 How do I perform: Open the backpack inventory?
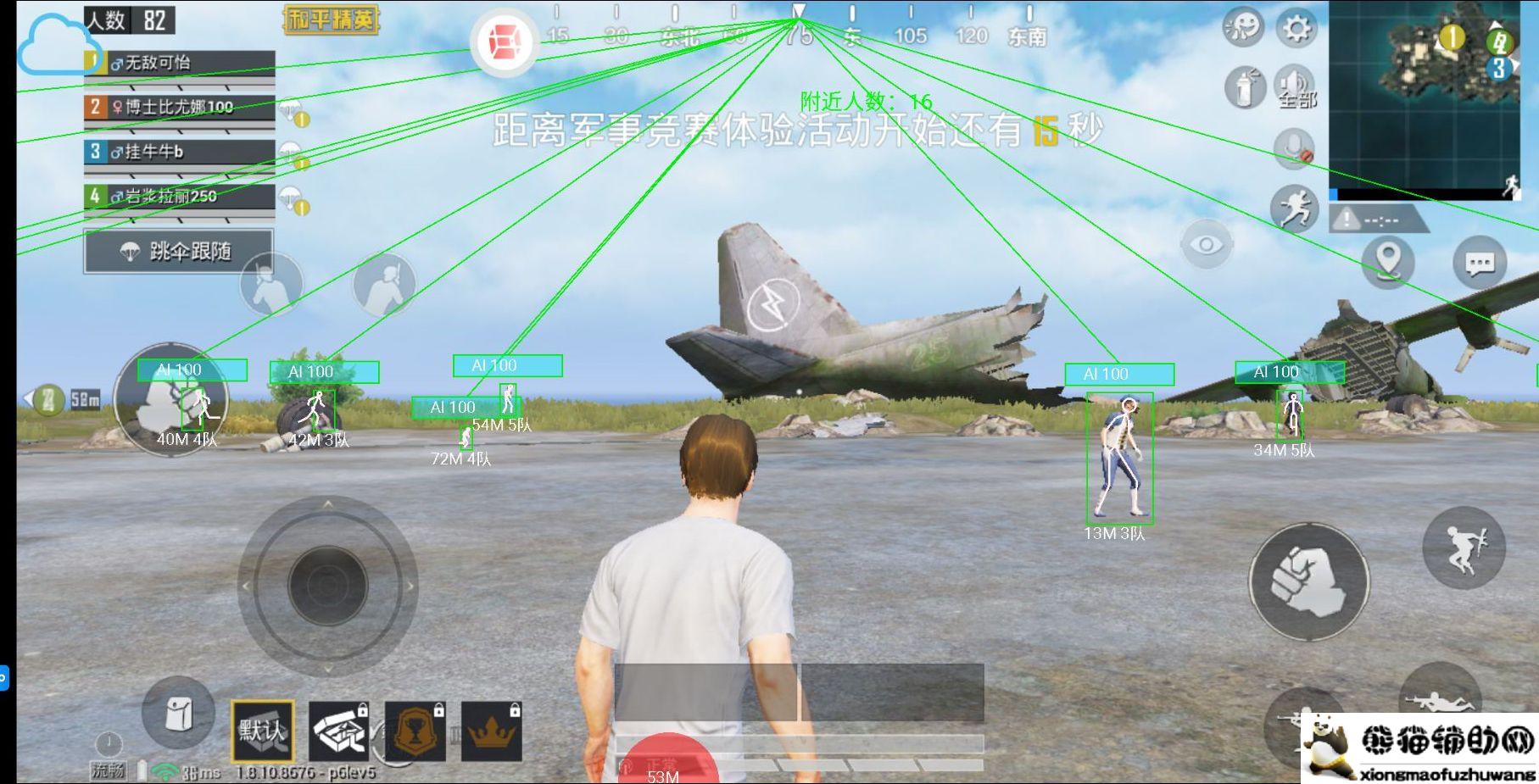point(178,714)
